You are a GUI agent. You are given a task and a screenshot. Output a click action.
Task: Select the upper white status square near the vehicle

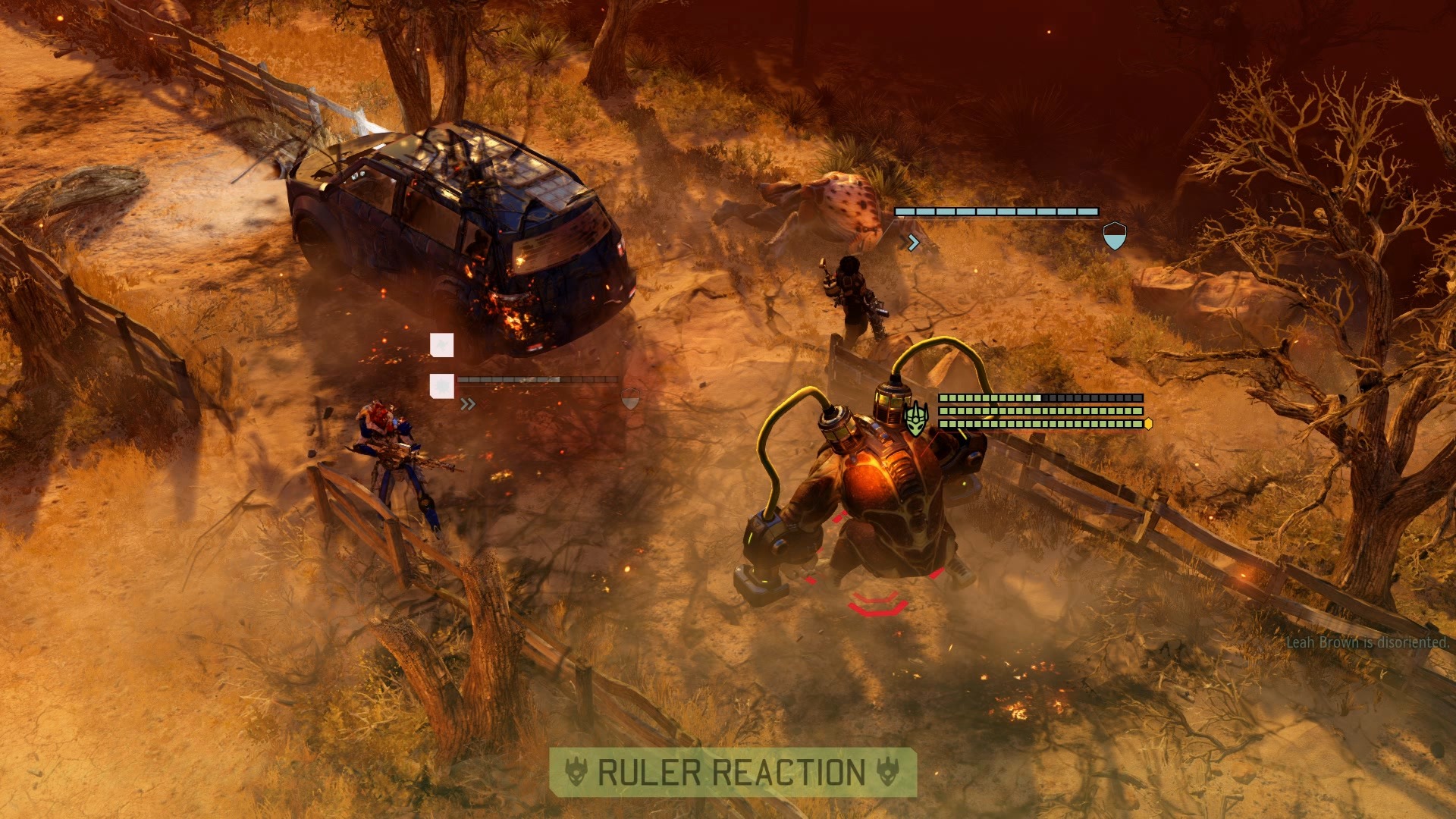tap(442, 344)
